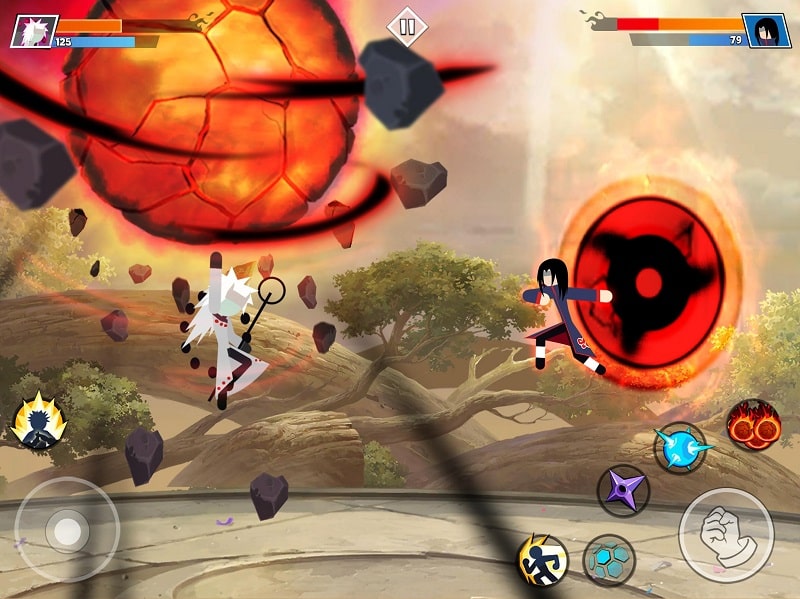Pause the fight with the pause button
This screenshot has height=599, width=800.
[x=406, y=27]
